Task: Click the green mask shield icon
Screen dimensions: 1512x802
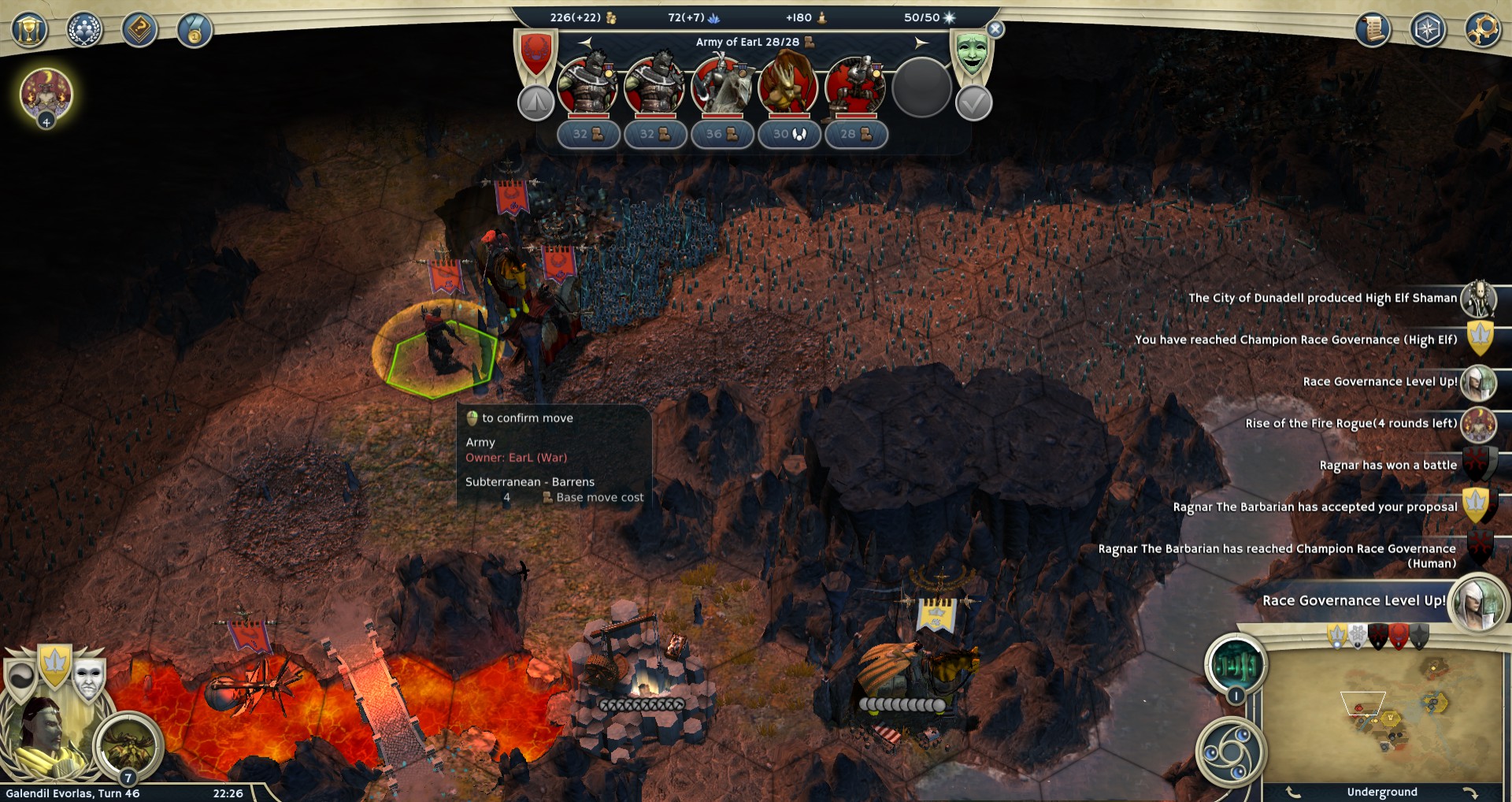Action: pos(972,54)
